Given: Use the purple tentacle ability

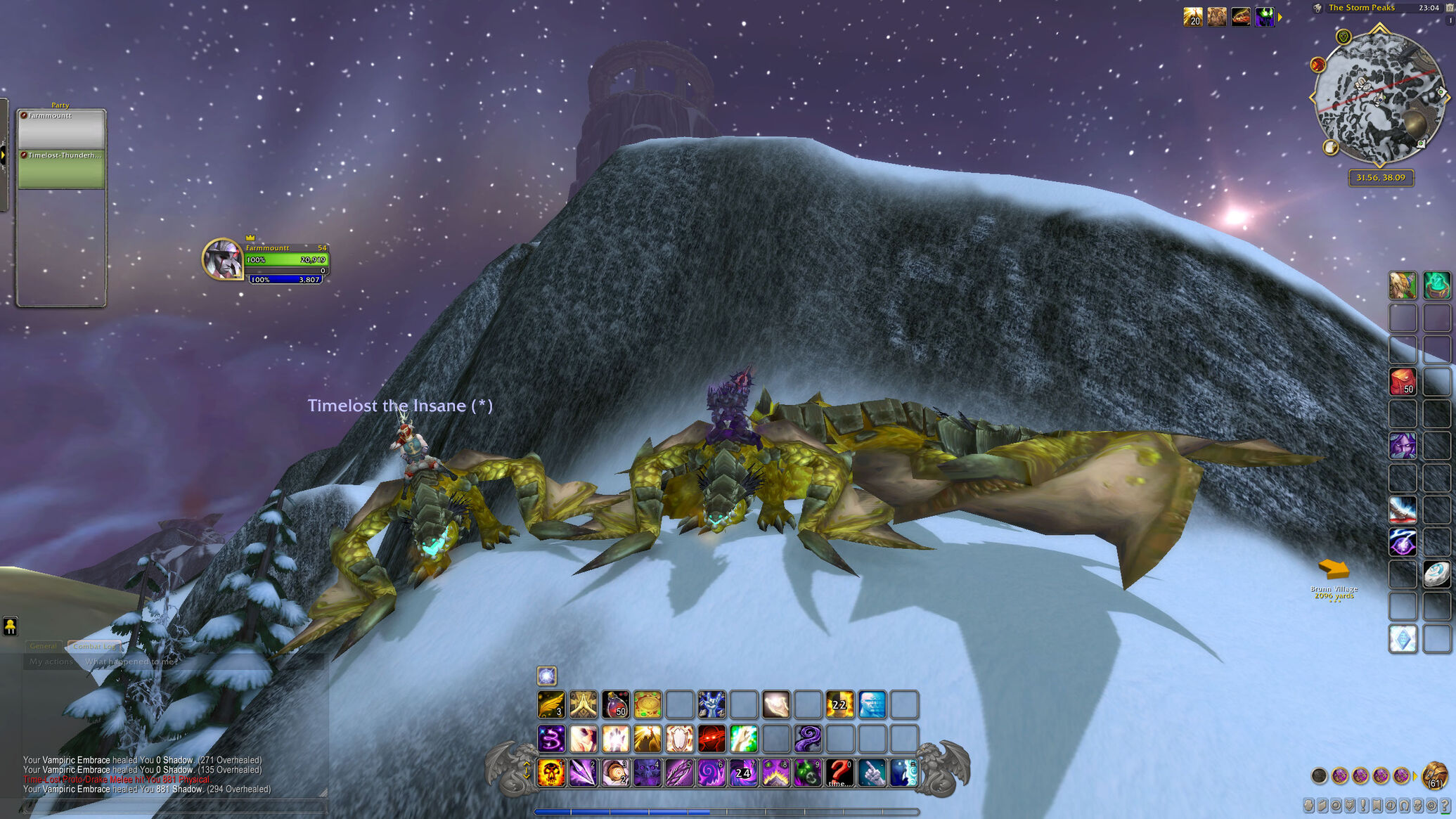Looking at the screenshot, I should [x=808, y=739].
